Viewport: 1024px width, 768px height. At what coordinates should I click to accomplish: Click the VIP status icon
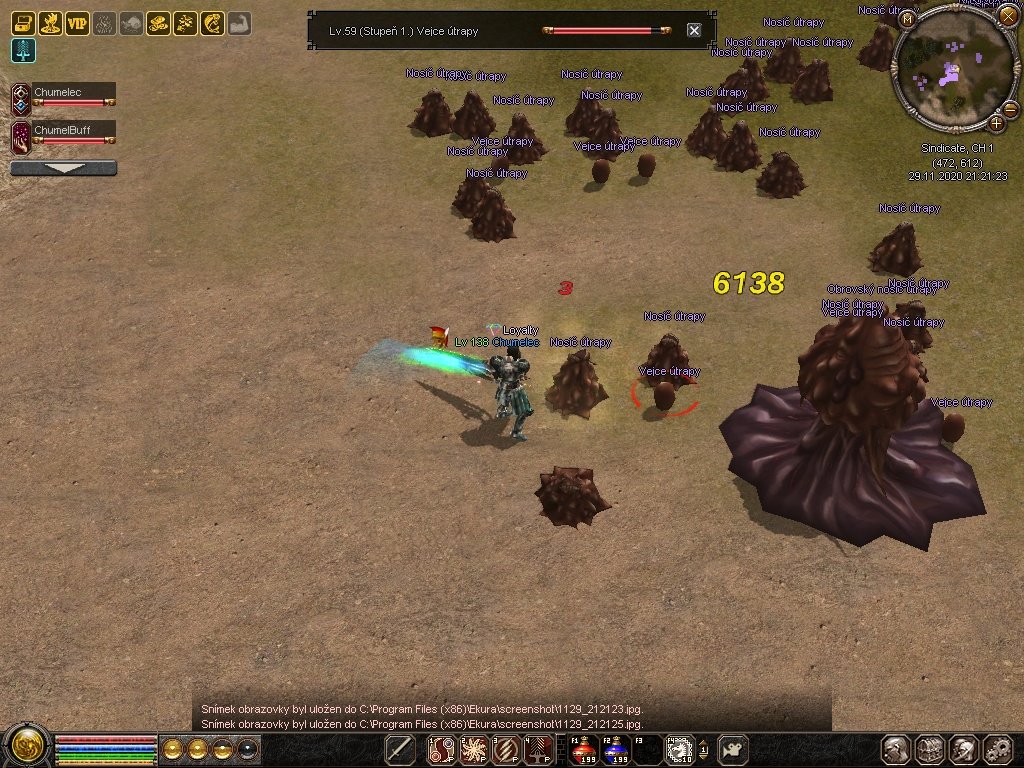(x=77, y=23)
